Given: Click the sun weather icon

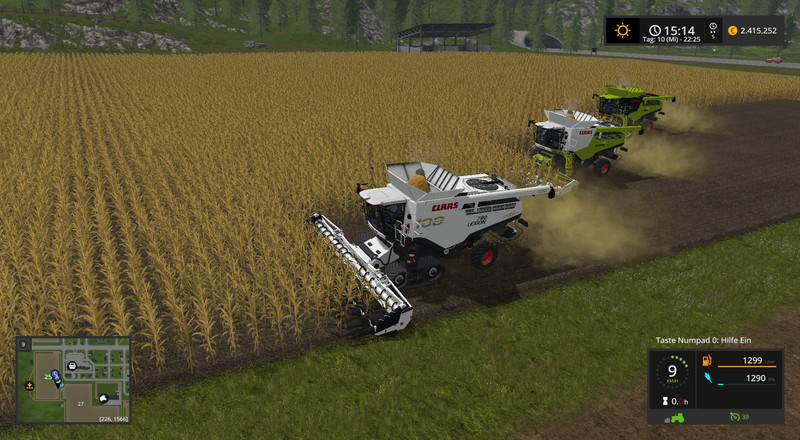Looking at the screenshot, I should tap(623, 31).
